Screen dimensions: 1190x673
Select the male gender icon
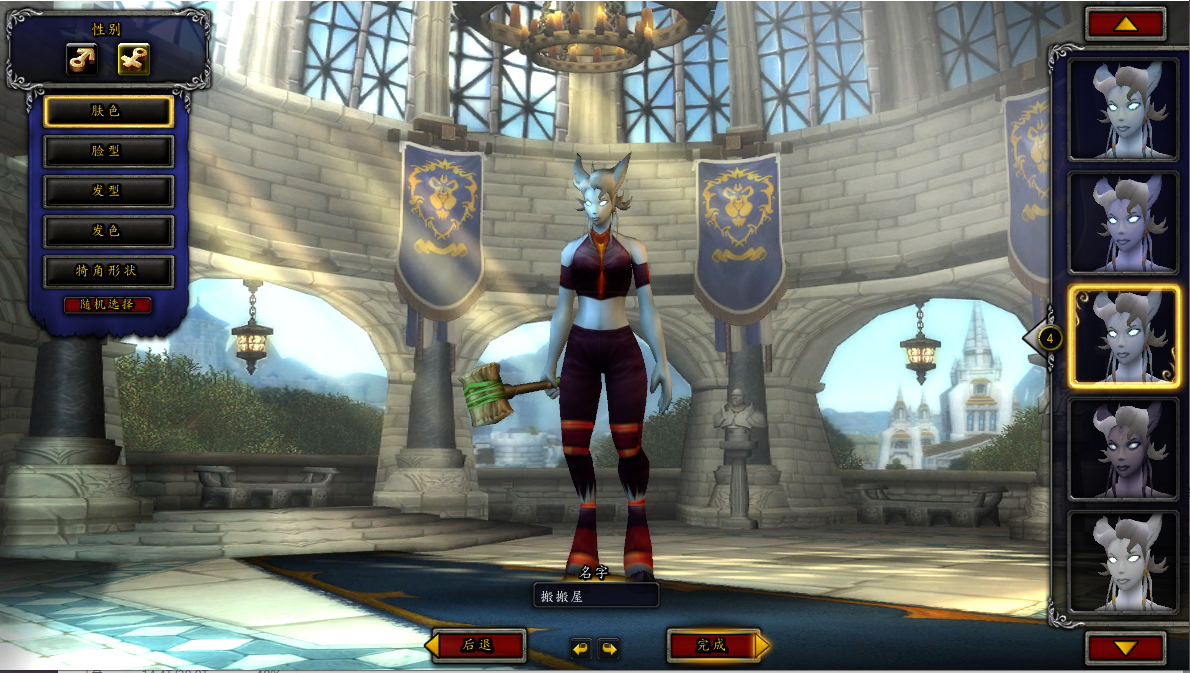pyautogui.click(x=82, y=60)
